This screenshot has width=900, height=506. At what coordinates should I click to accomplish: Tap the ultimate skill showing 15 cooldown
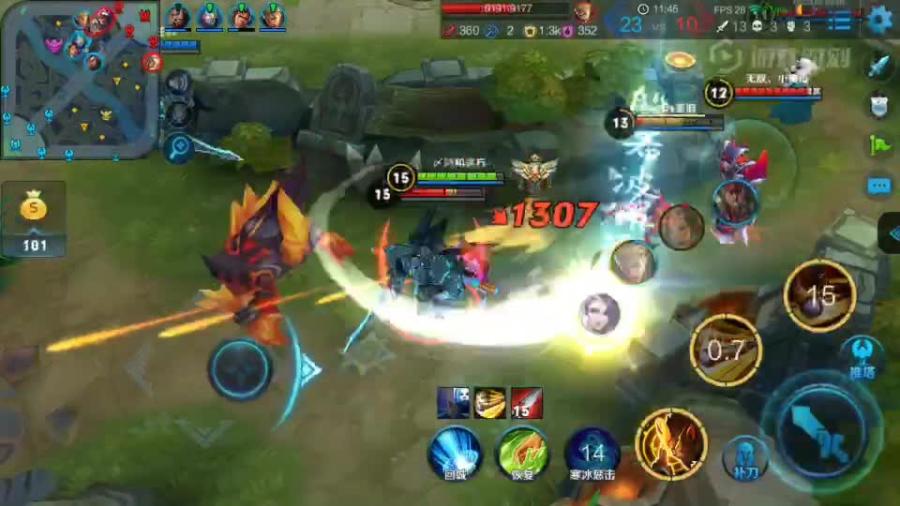tap(820, 295)
